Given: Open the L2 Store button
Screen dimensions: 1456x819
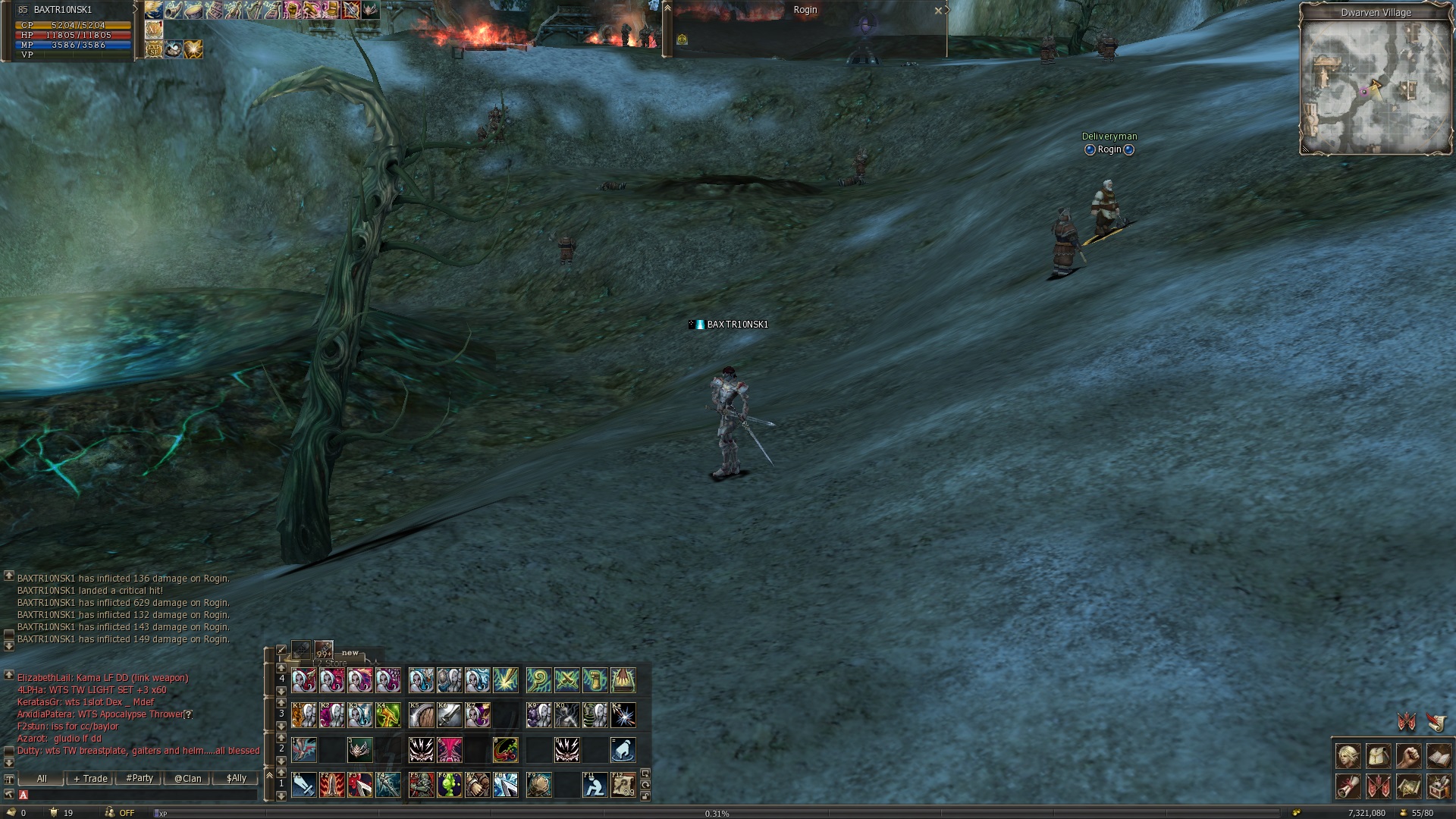Looking at the screenshot, I should [331, 663].
